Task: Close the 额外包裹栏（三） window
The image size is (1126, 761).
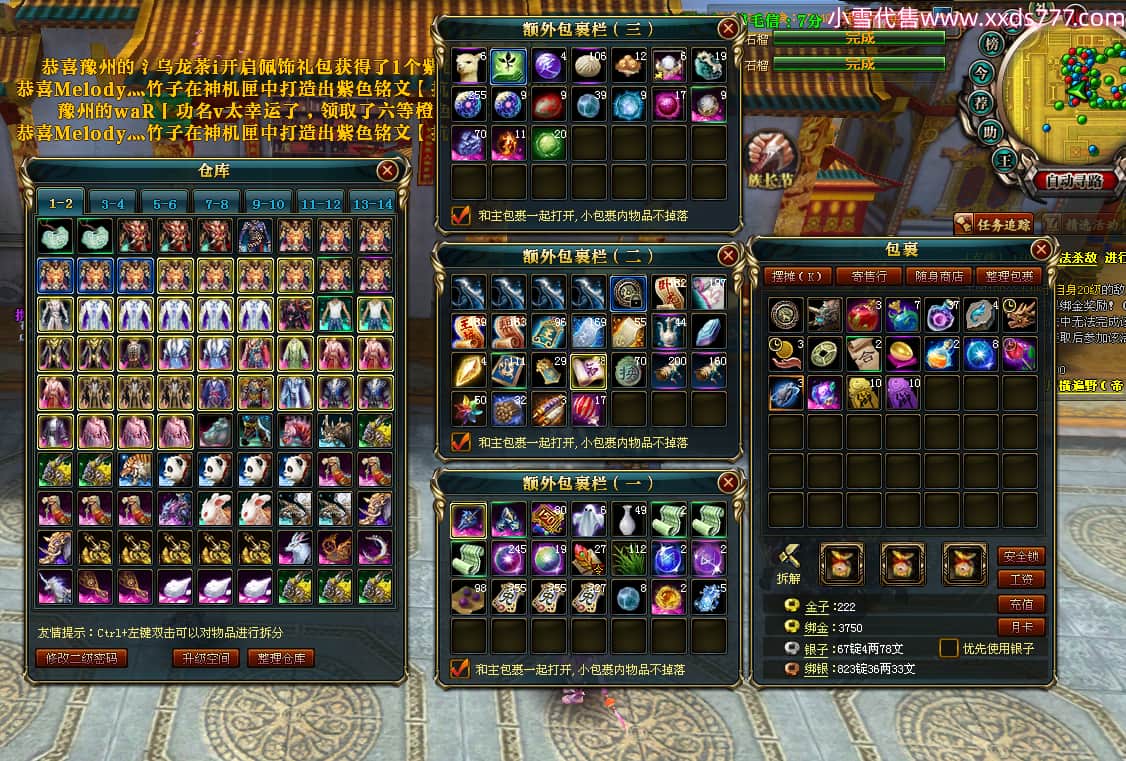Action: click(728, 29)
